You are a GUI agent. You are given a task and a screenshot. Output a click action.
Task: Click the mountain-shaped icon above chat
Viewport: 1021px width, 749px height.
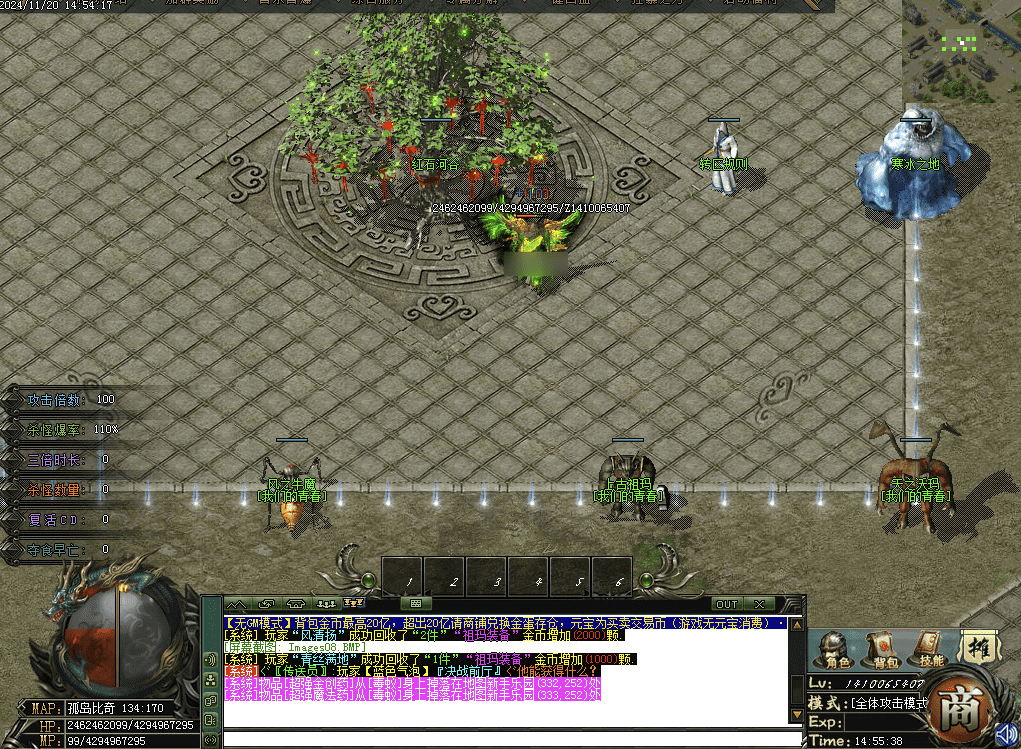237,604
